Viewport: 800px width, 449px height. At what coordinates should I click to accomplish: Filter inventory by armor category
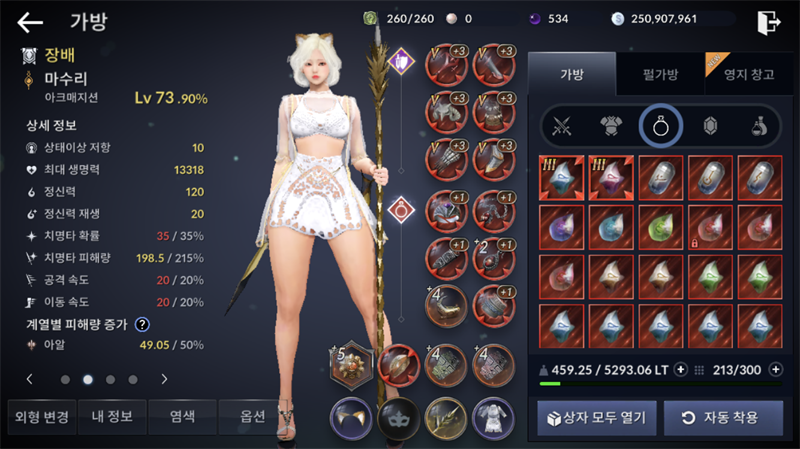(x=611, y=126)
